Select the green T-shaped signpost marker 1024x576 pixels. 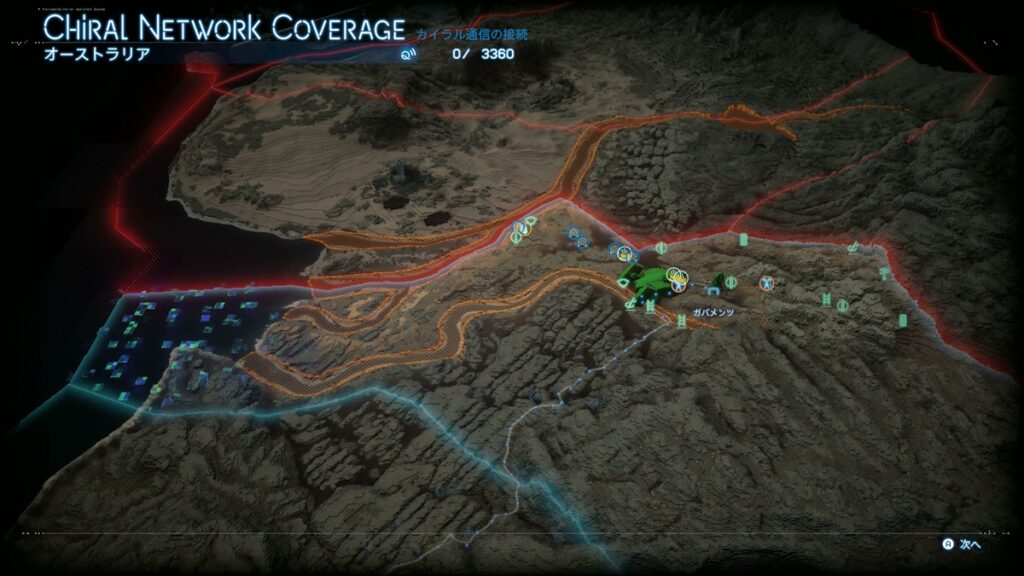tap(884, 272)
